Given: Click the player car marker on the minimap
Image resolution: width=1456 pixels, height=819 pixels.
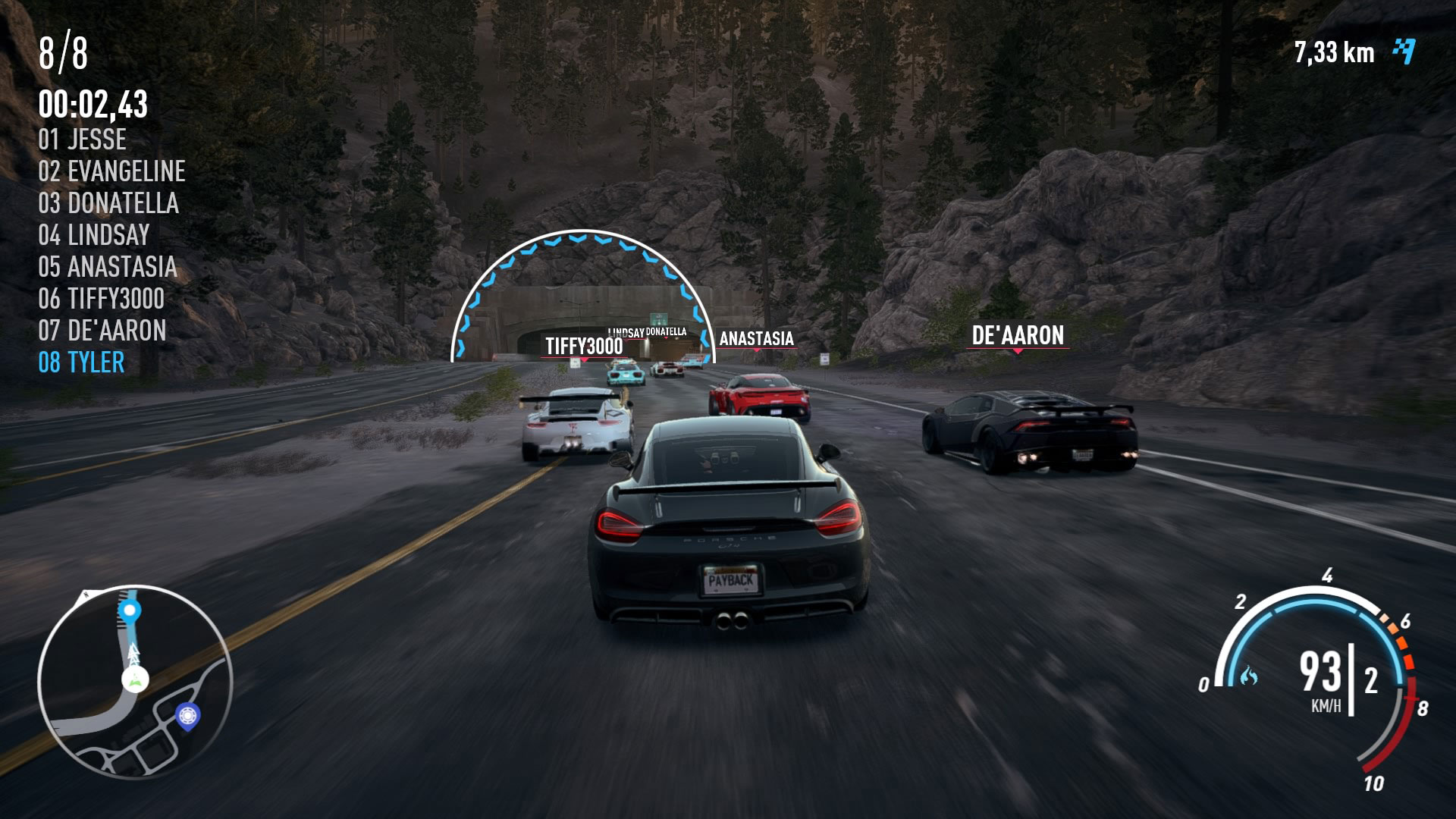Looking at the screenshot, I should [136, 679].
